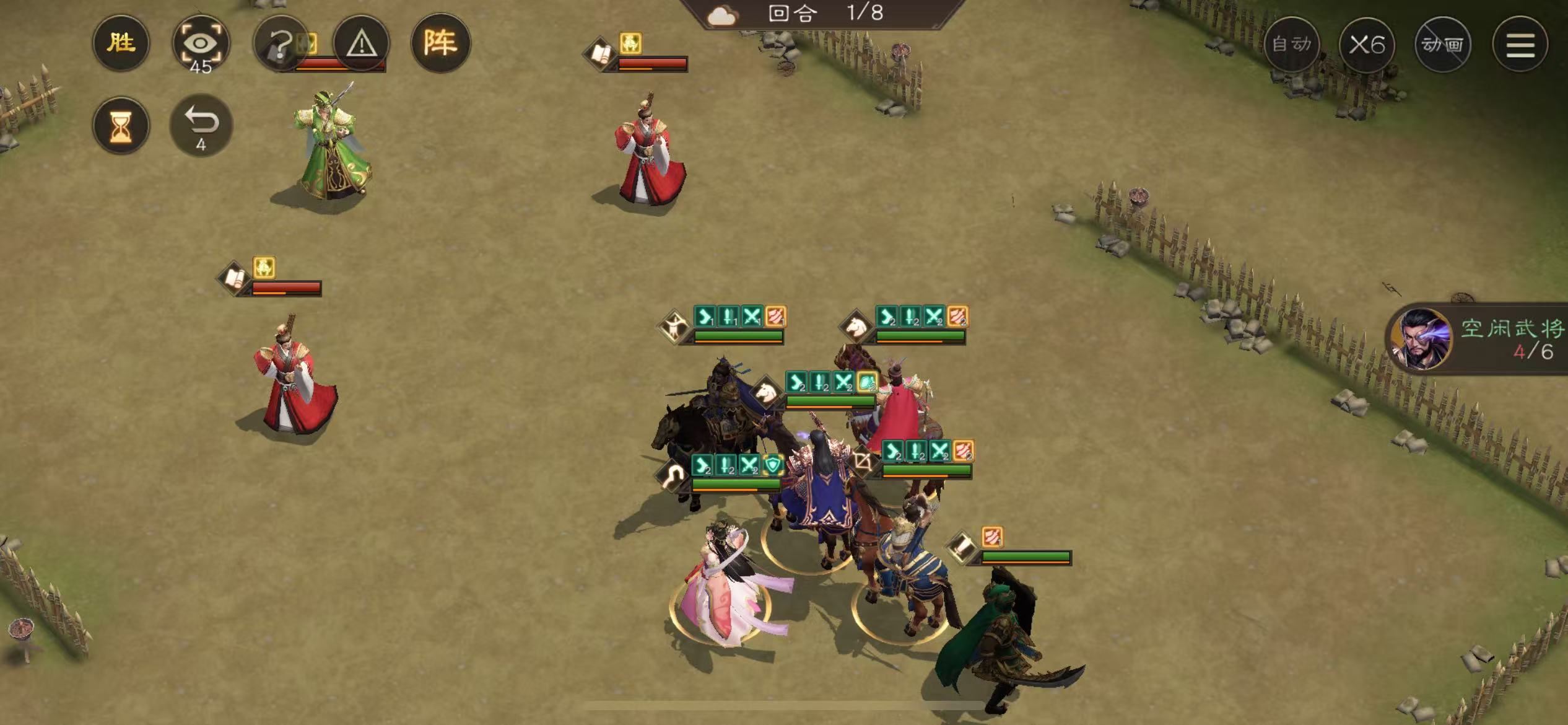1568x725 pixels.
Task: Open the question mark help button
Action: [x=281, y=43]
